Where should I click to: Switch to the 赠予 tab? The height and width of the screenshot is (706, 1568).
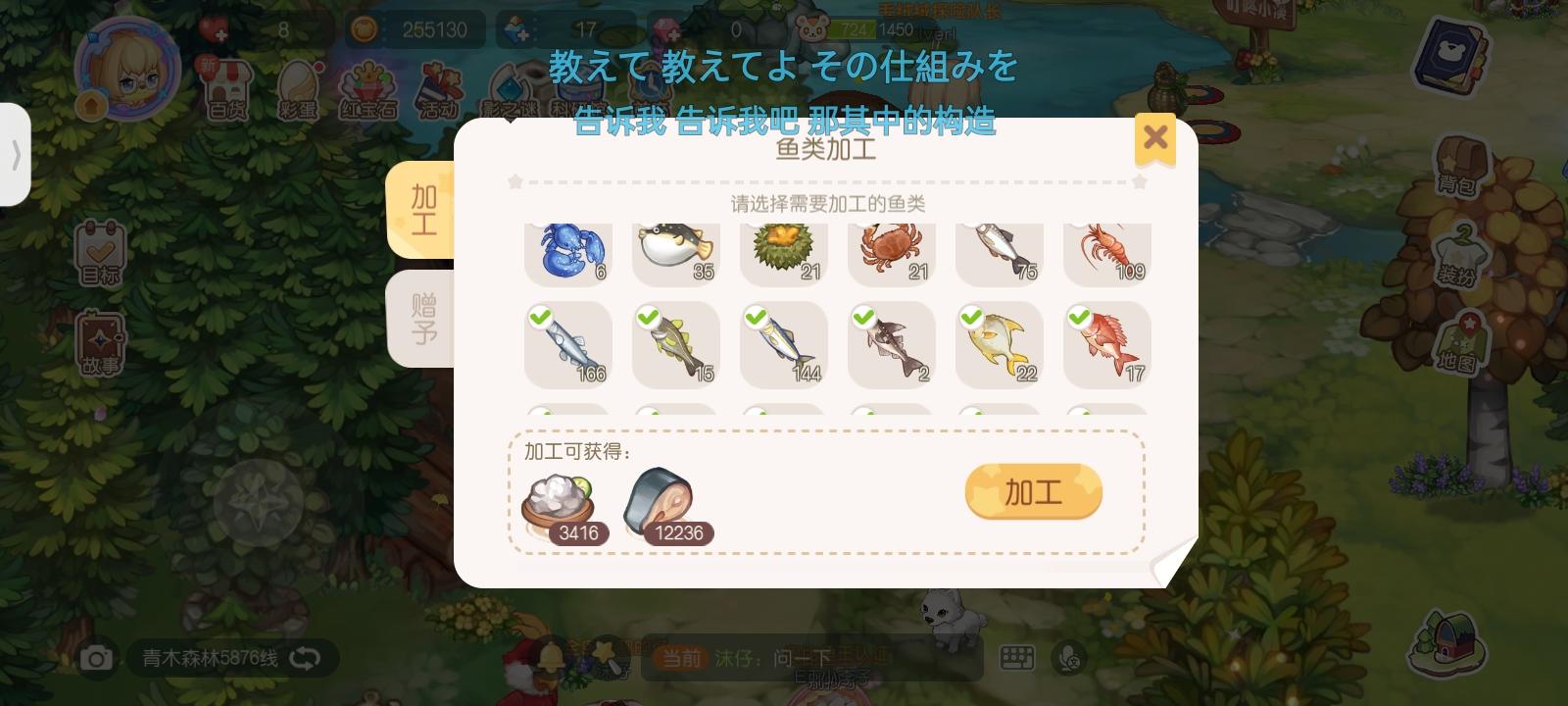tap(422, 320)
